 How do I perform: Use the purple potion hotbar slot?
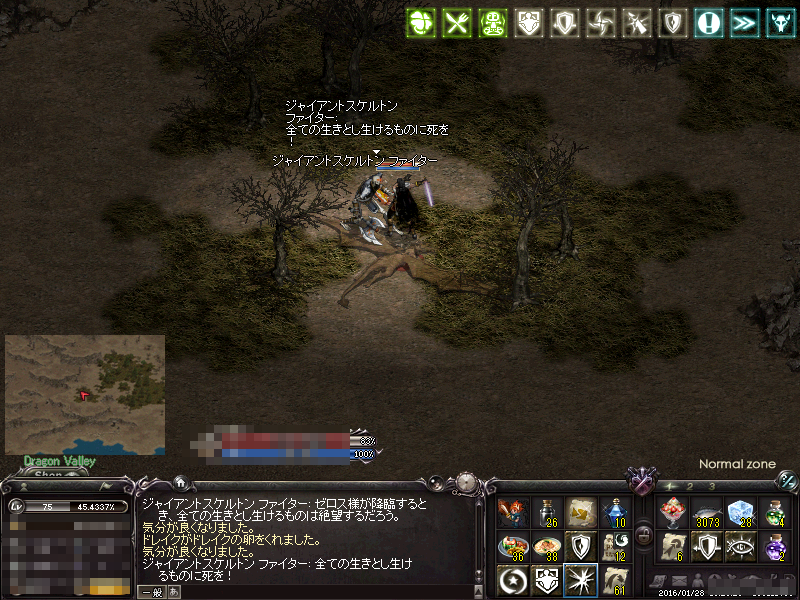(775, 547)
